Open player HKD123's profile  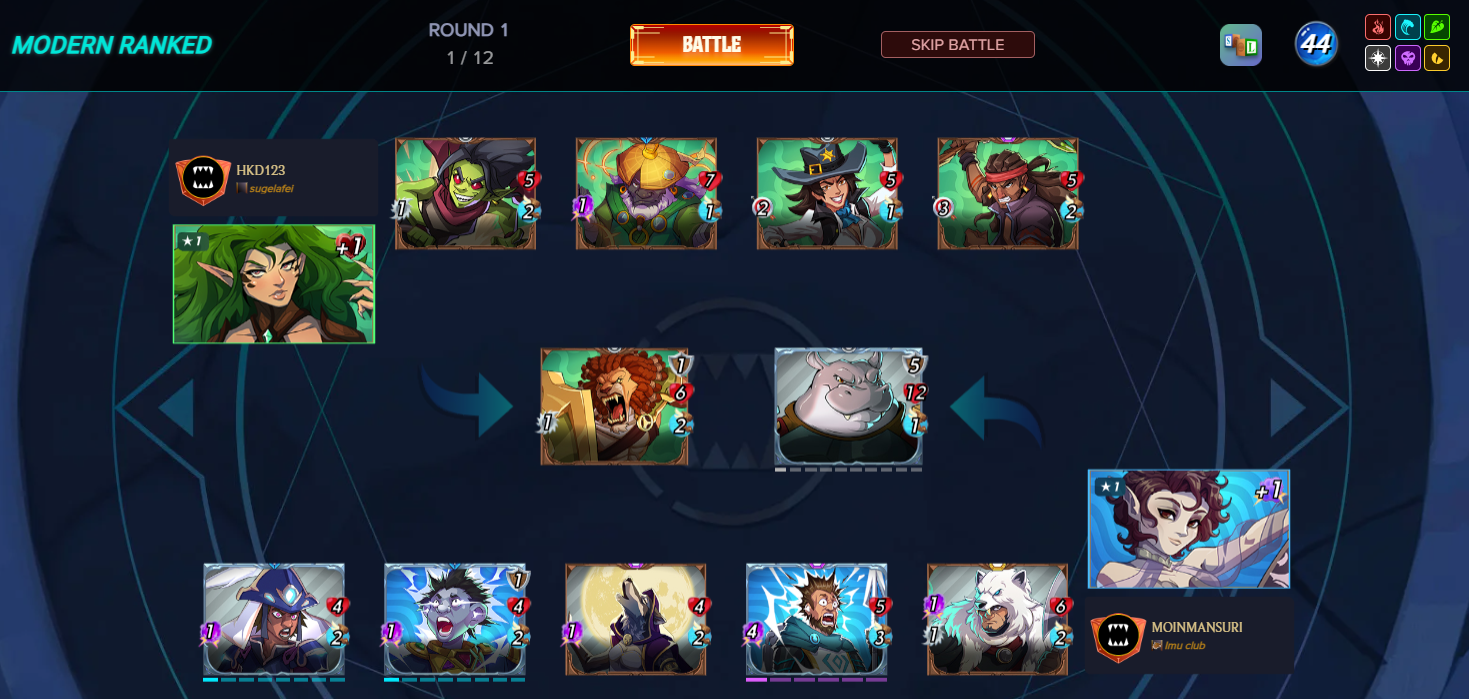(x=261, y=171)
